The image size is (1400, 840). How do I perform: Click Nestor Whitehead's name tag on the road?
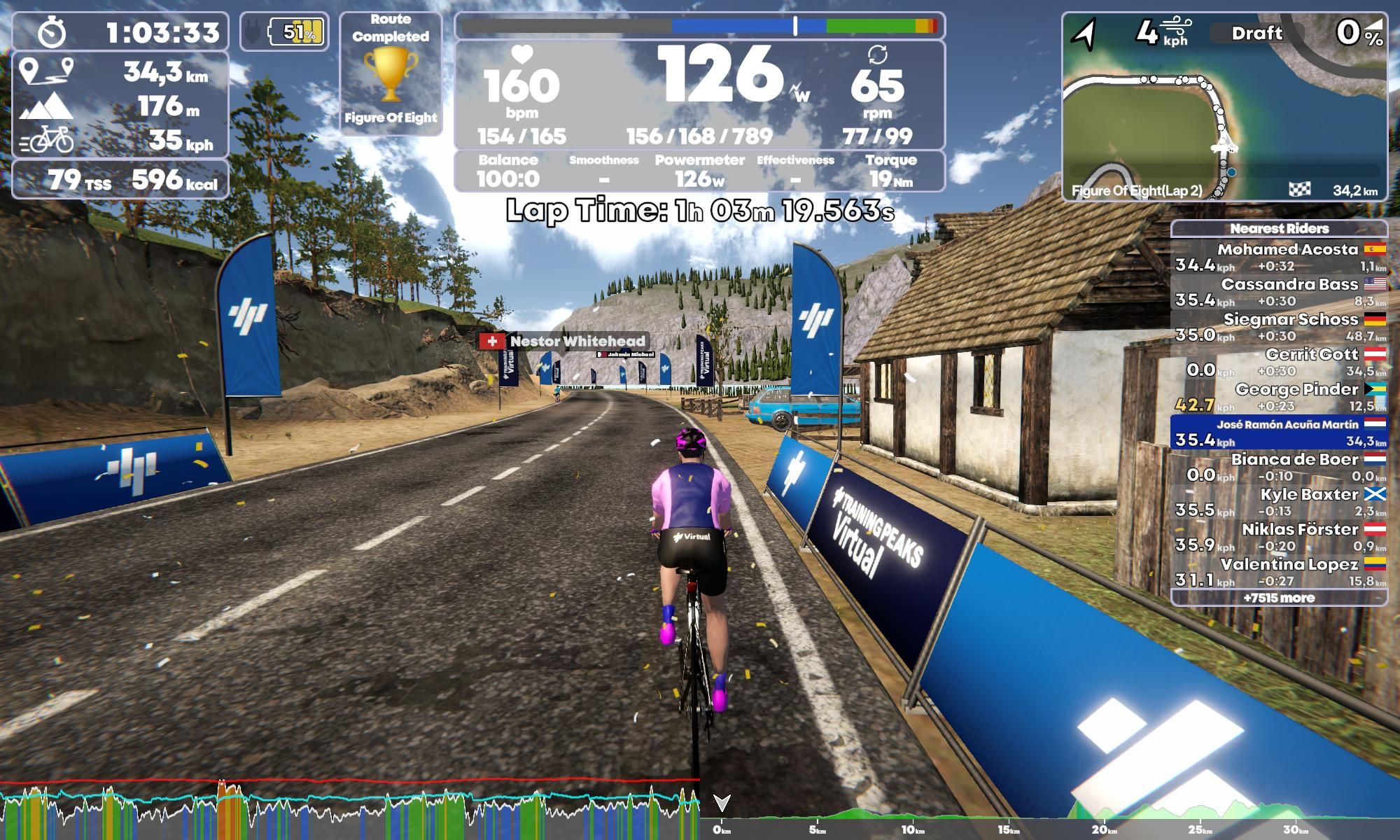point(576,342)
